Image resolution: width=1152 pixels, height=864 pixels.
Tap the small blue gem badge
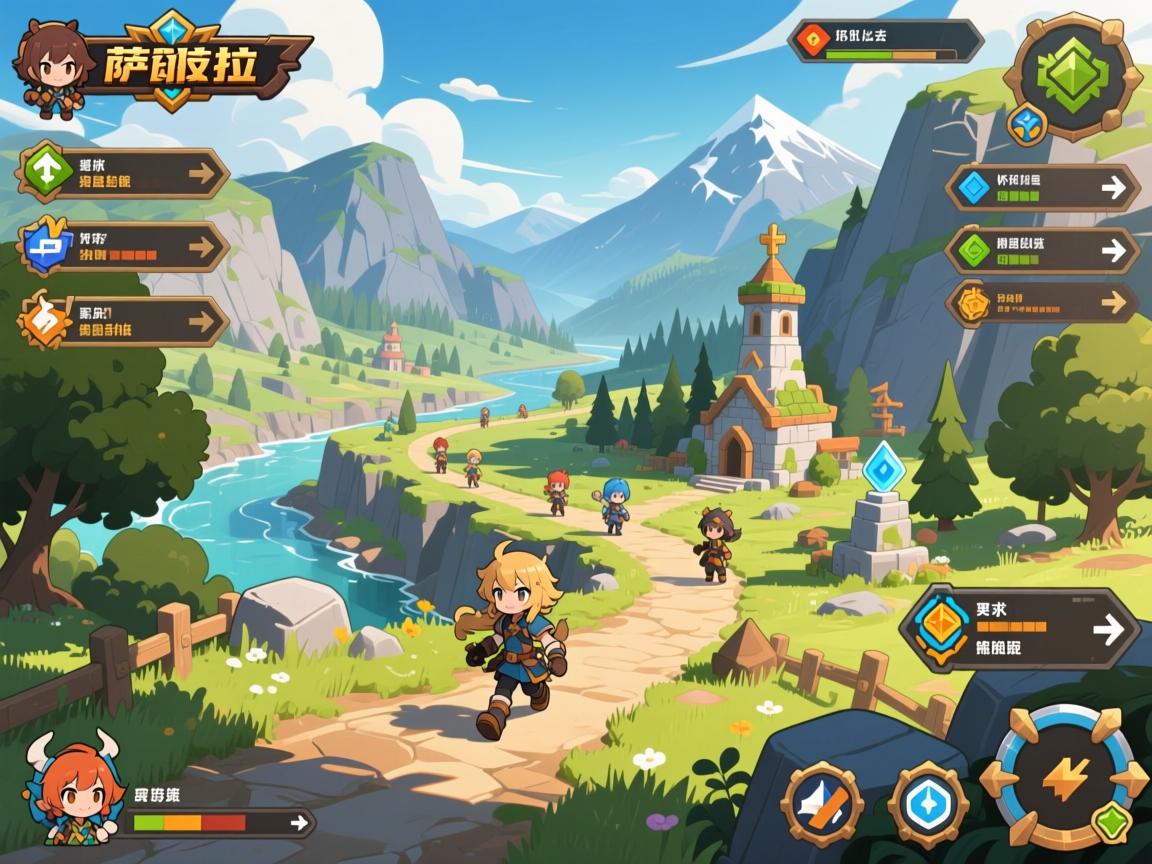coord(1027,123)
